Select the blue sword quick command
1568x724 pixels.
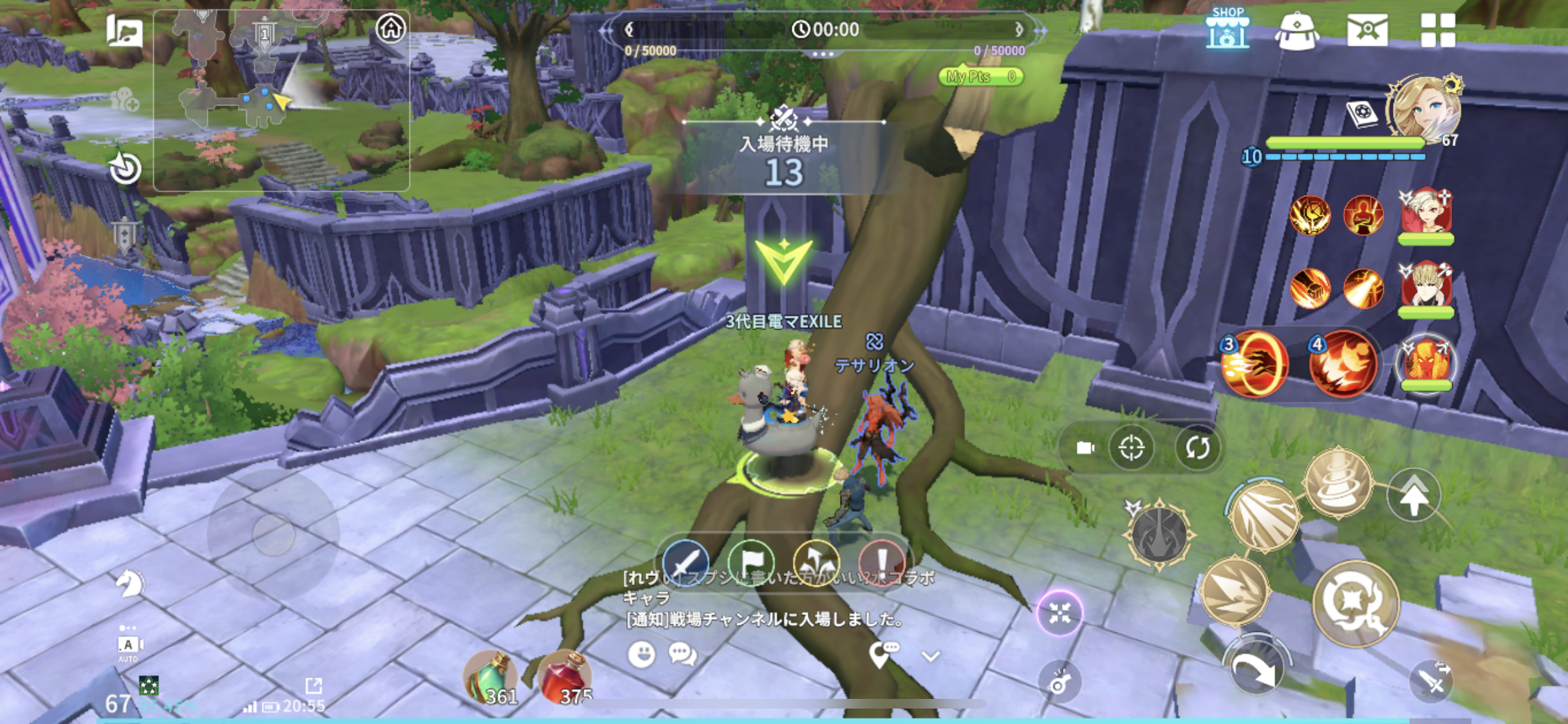686,562
